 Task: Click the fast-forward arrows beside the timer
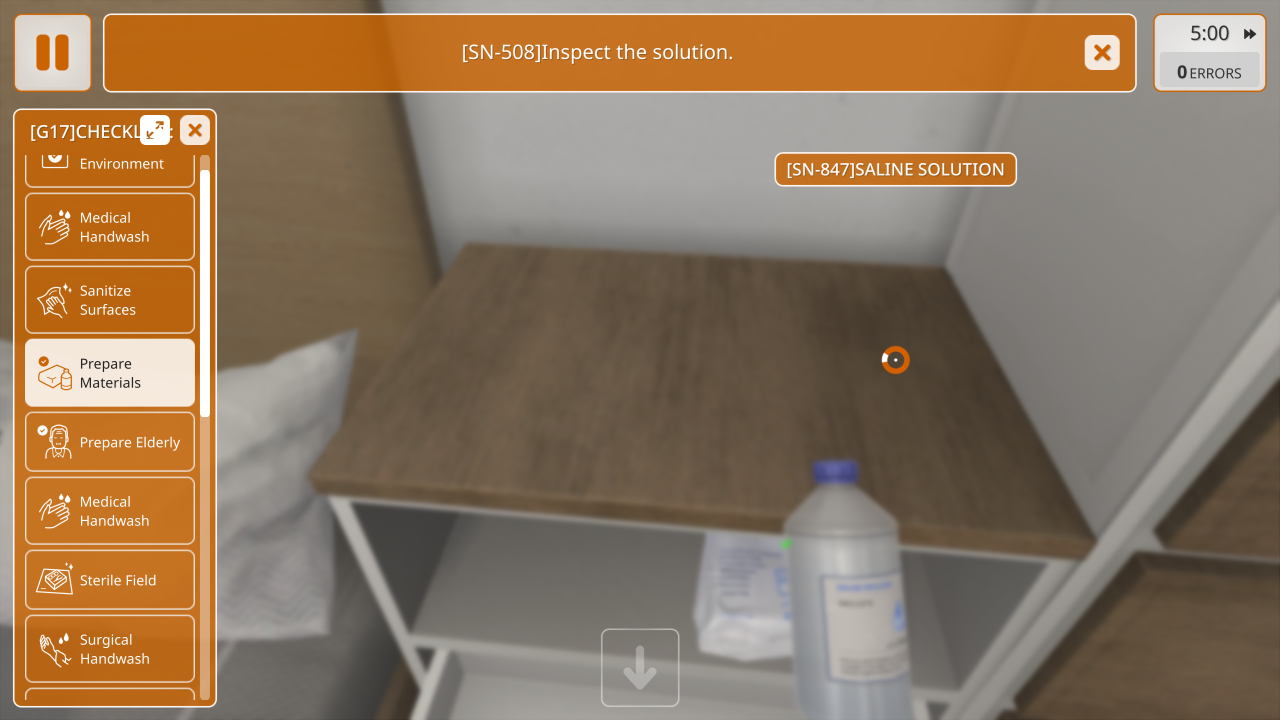(1250, 34)
